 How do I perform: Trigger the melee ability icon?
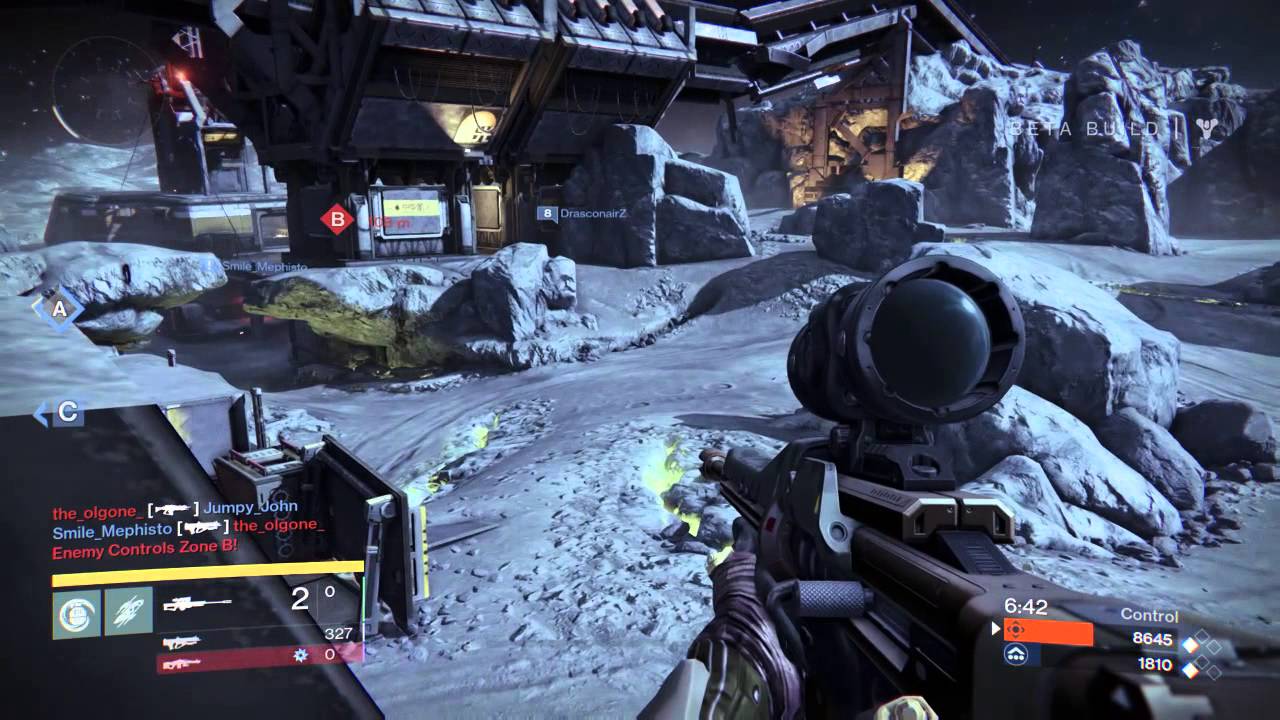tap(128, 610)
